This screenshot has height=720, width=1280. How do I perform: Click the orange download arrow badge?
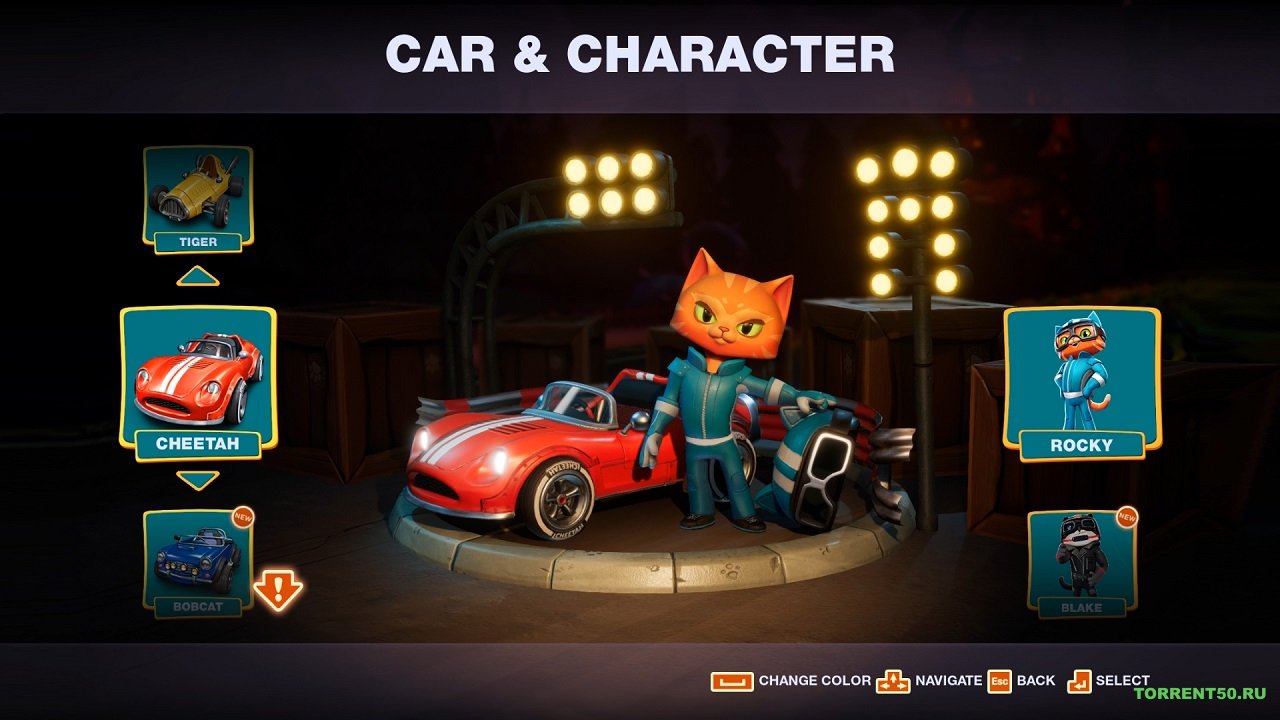(278, 590)
